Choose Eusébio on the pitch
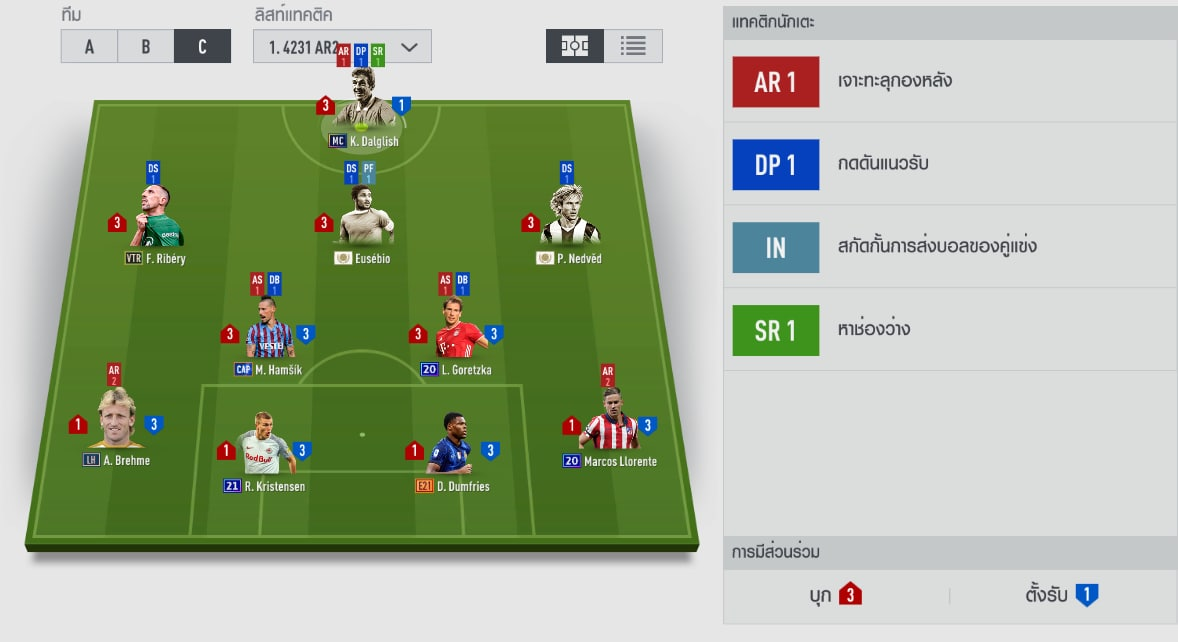Image resolution: width=1178 pixels, height=642 pixels. (363, 220)
